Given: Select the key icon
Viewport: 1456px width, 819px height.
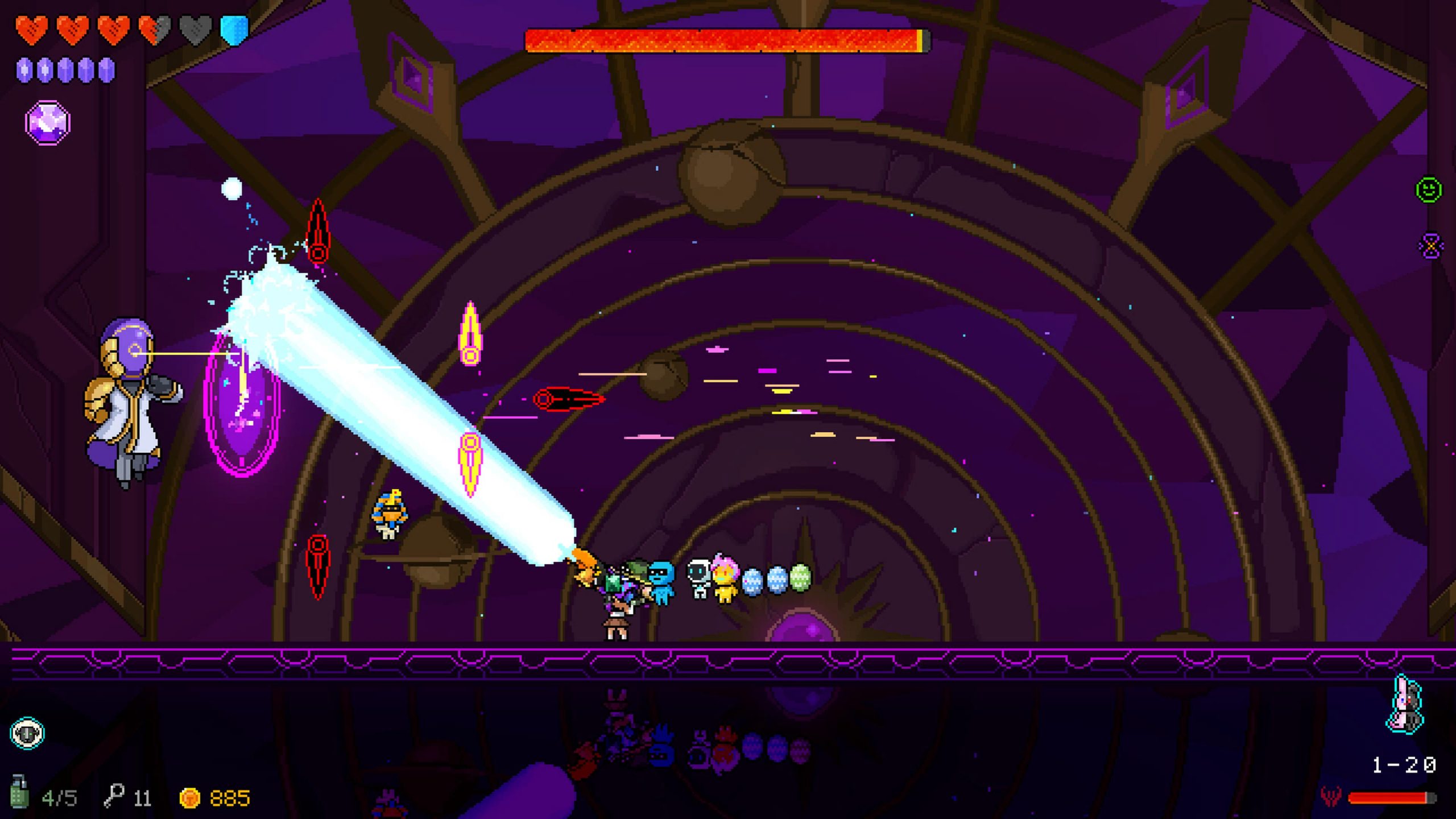Looking at the screenshot, I should pyautogui.click(x=114, y=795).
